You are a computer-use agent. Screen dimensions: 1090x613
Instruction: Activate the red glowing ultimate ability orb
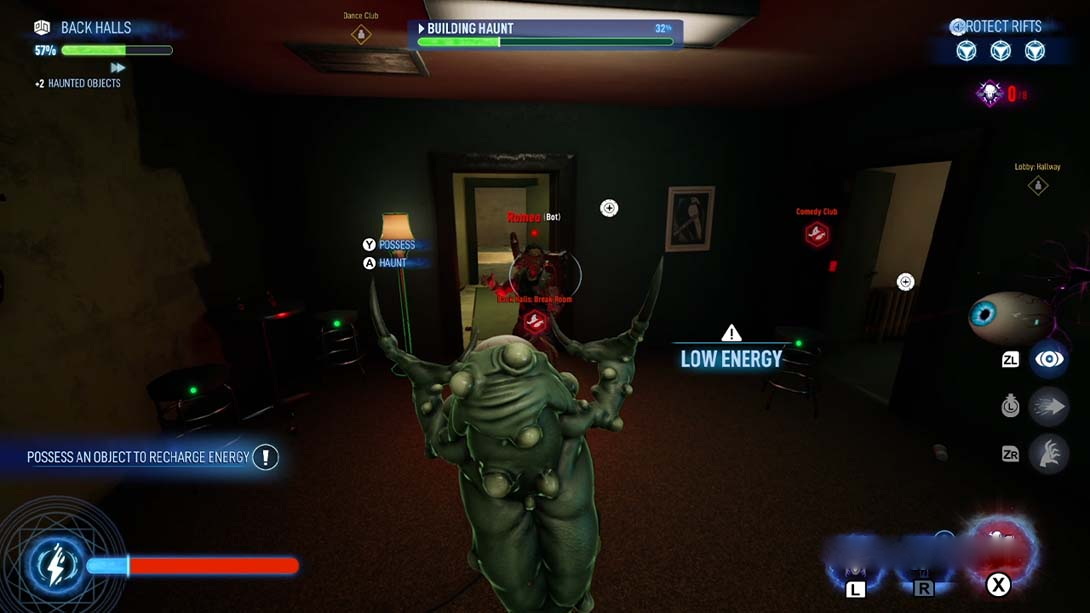pyautogui.click(x=998, y=547)
